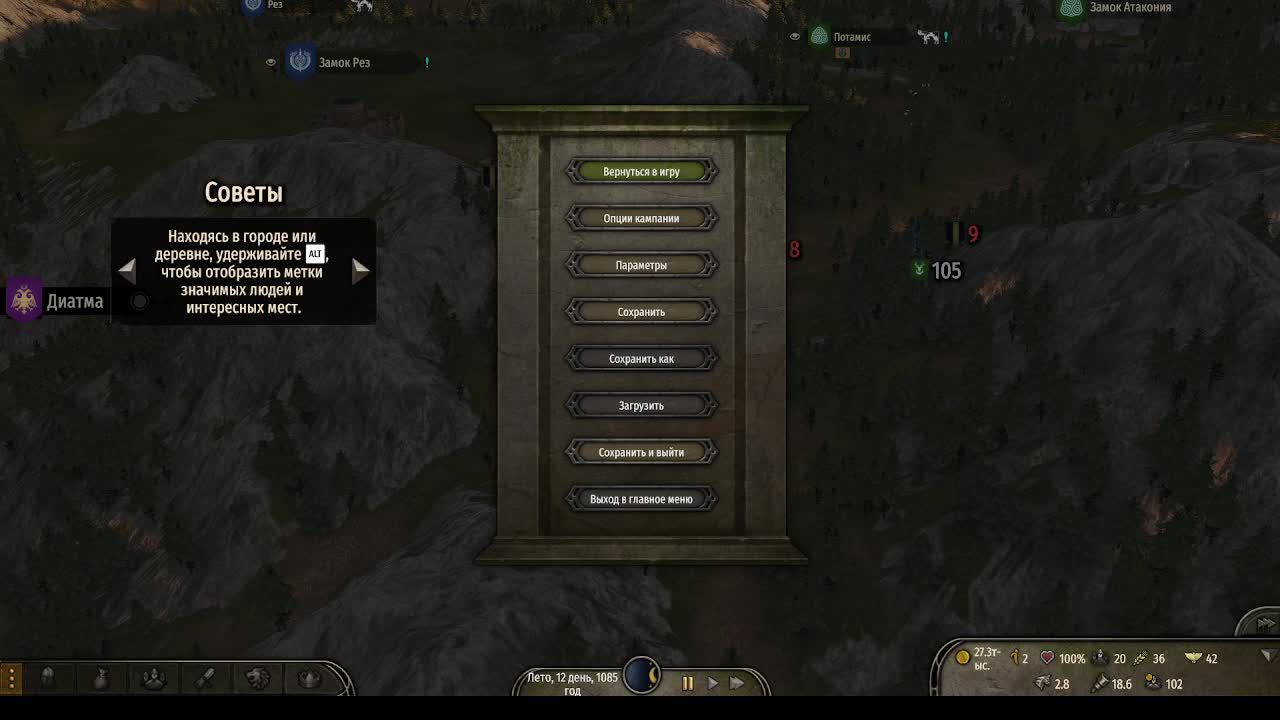Open the kingdom screen crown icon
Image resolution: width=1280 pixels, height=720 pixels.
[309, 678]
